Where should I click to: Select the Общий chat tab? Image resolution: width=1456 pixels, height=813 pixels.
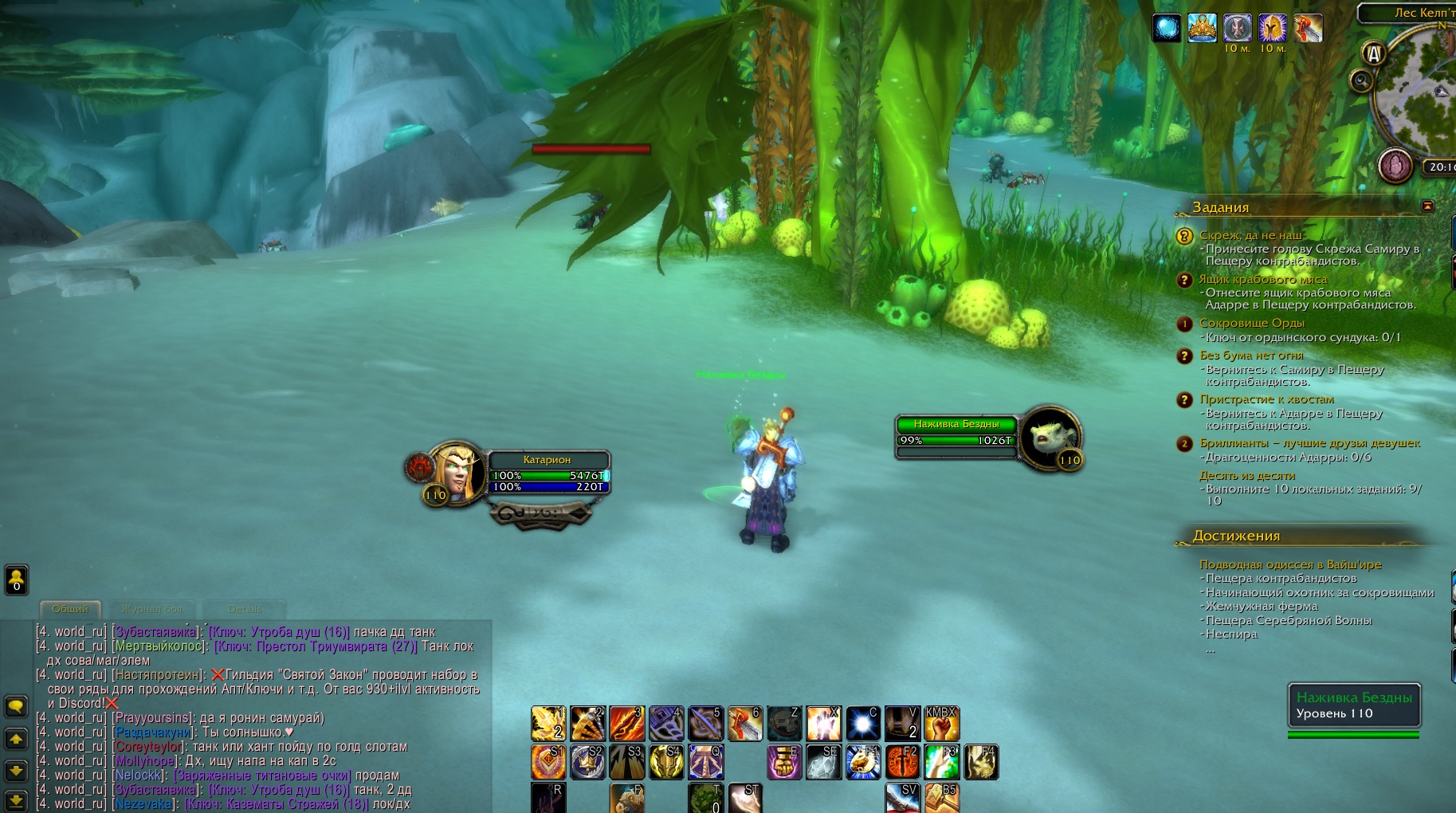70,609
